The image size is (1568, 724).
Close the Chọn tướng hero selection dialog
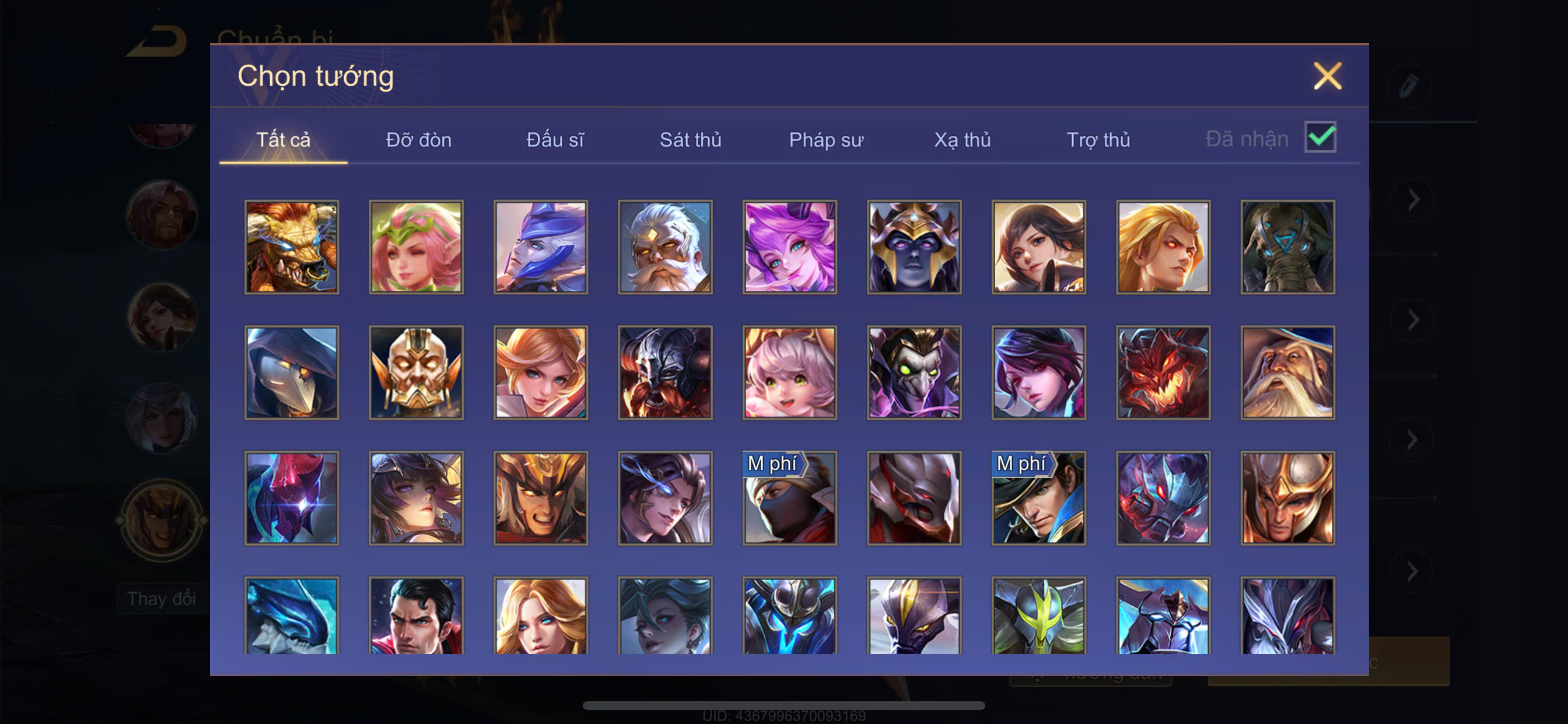point(1327,76)
